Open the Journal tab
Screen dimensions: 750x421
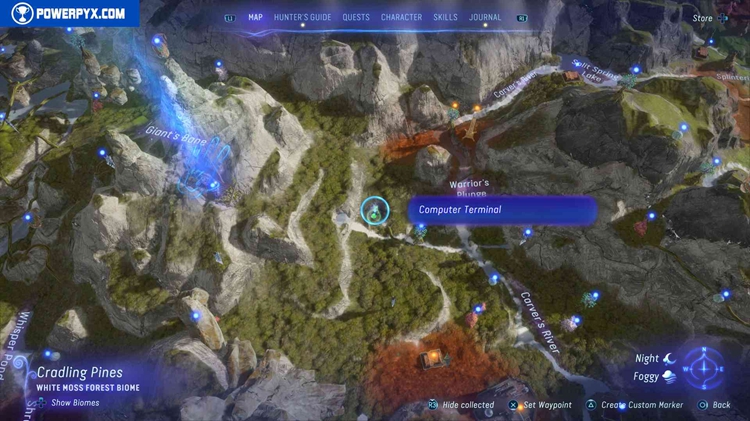pyautogui.click(x=485, y=17)
